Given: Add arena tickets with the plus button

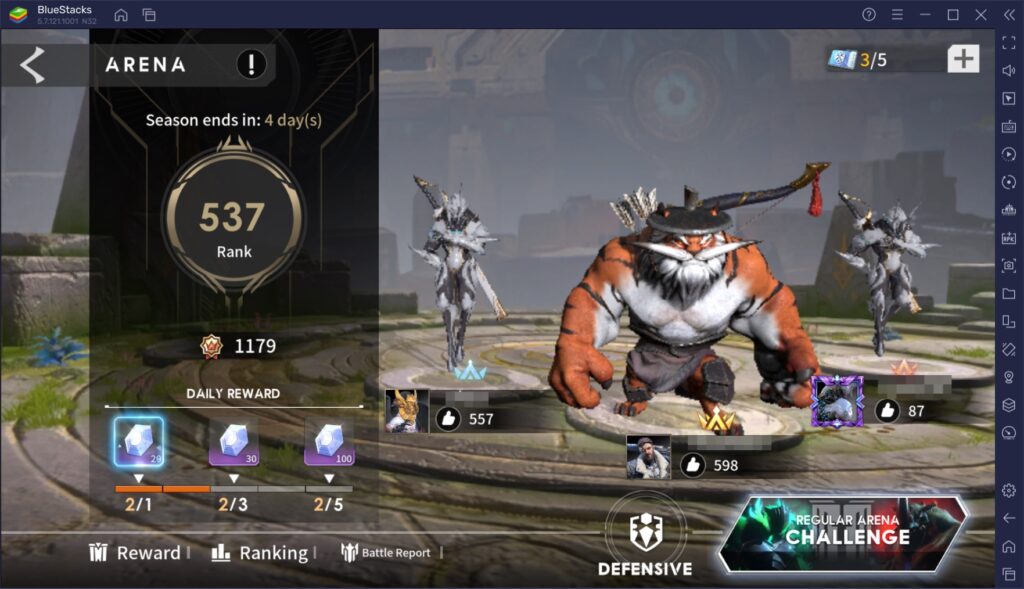Looking at the screenshot, I should [963, 59].
